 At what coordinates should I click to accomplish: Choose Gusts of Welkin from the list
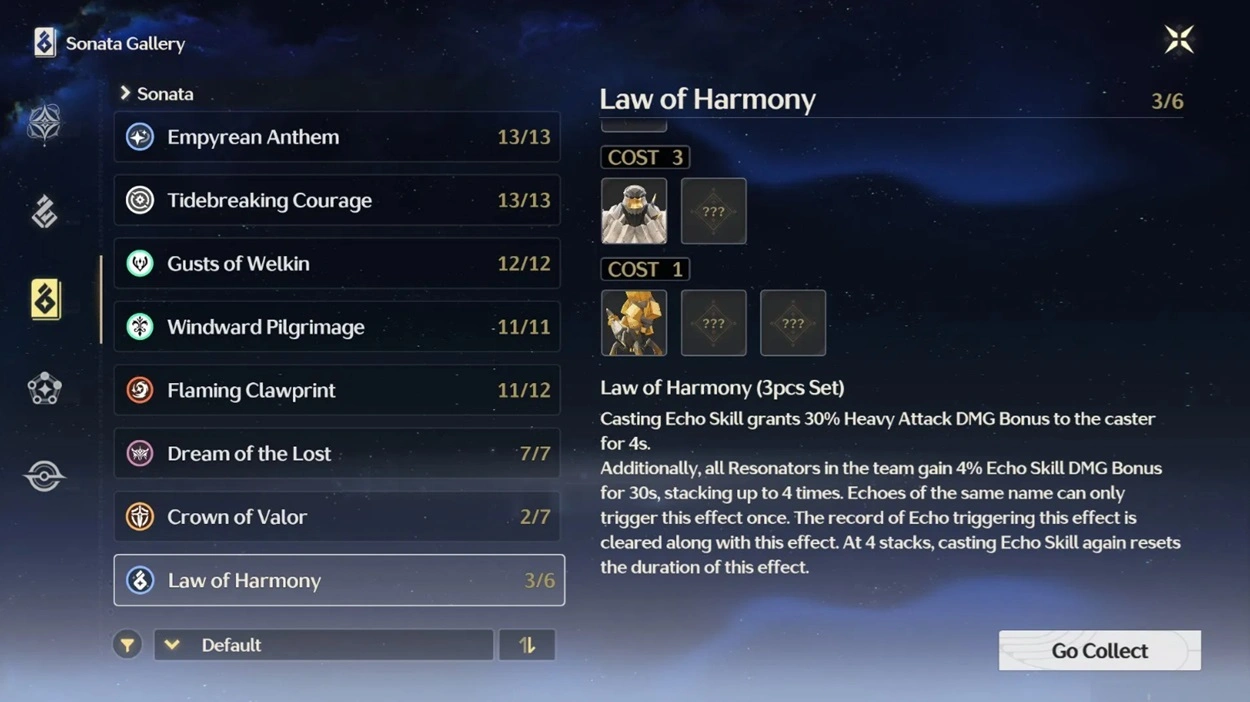337,264
